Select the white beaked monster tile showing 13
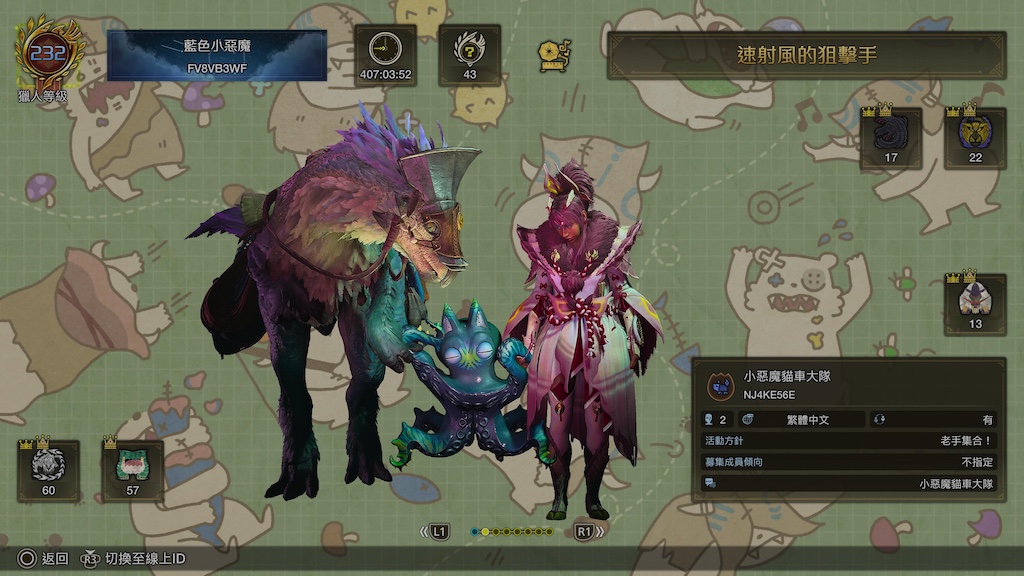The image size is (1024, 576). [975, 304]
